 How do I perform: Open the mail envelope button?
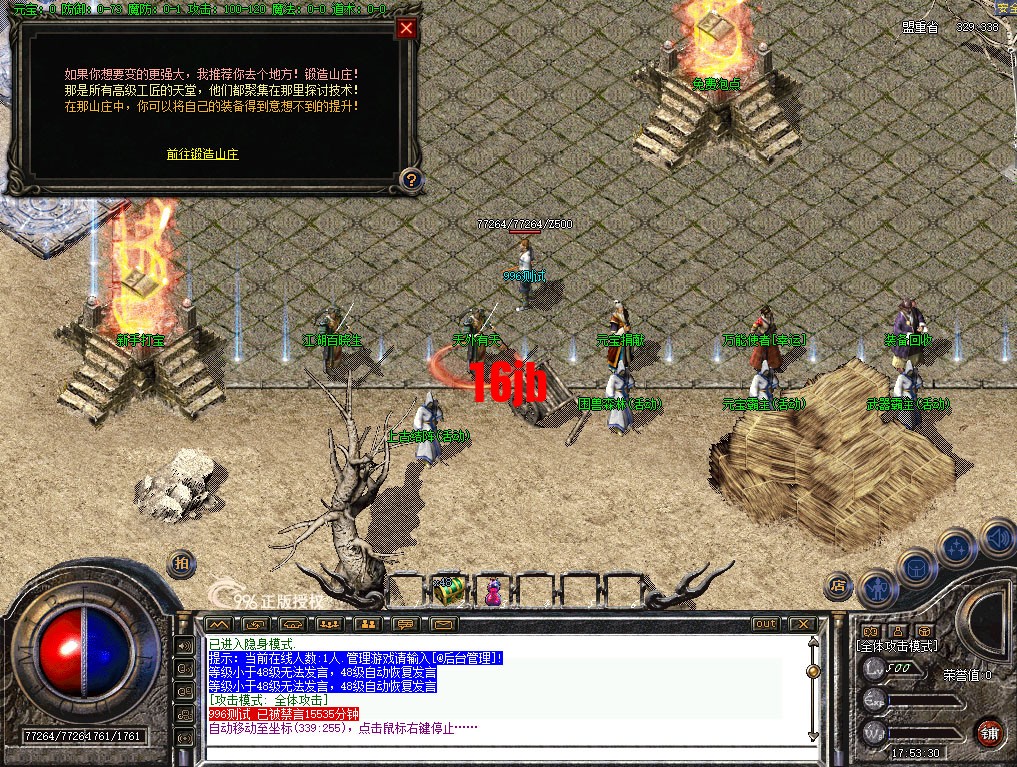(x=443, y=624)
